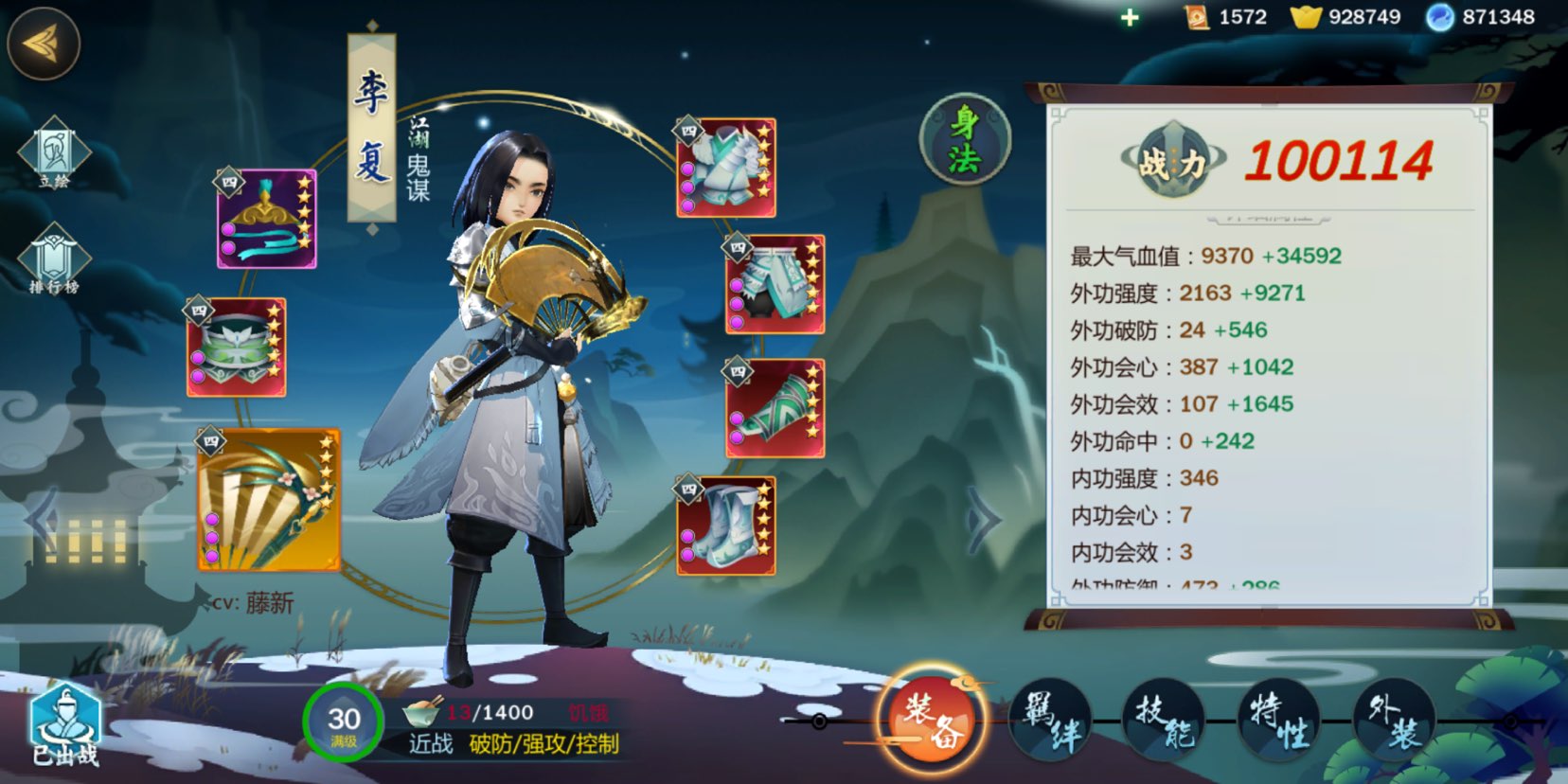
Task: Select the green bracers equipment slot
Action: click(776, 407)
